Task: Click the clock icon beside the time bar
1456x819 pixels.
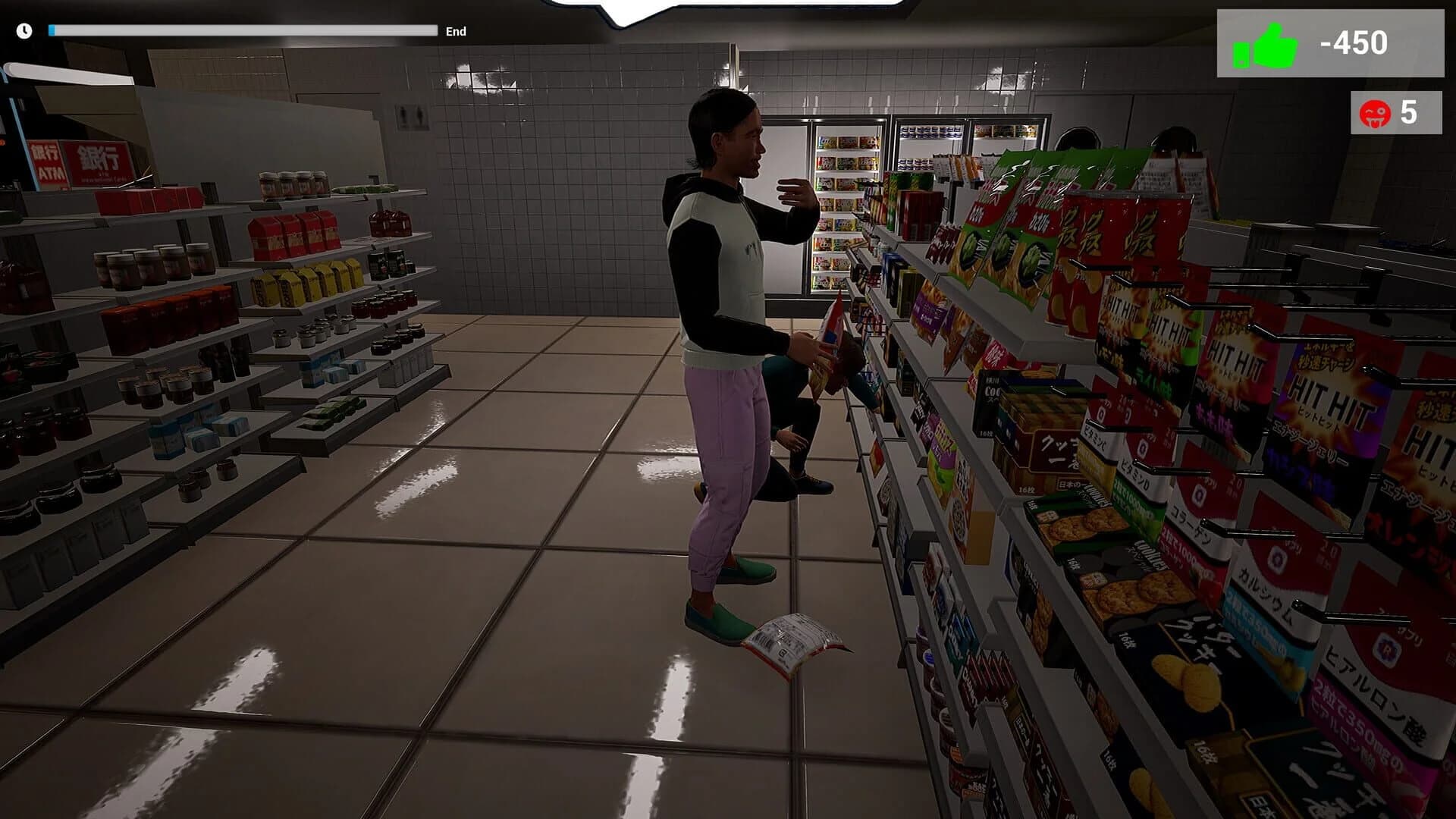Action: (x=23, y=31)
